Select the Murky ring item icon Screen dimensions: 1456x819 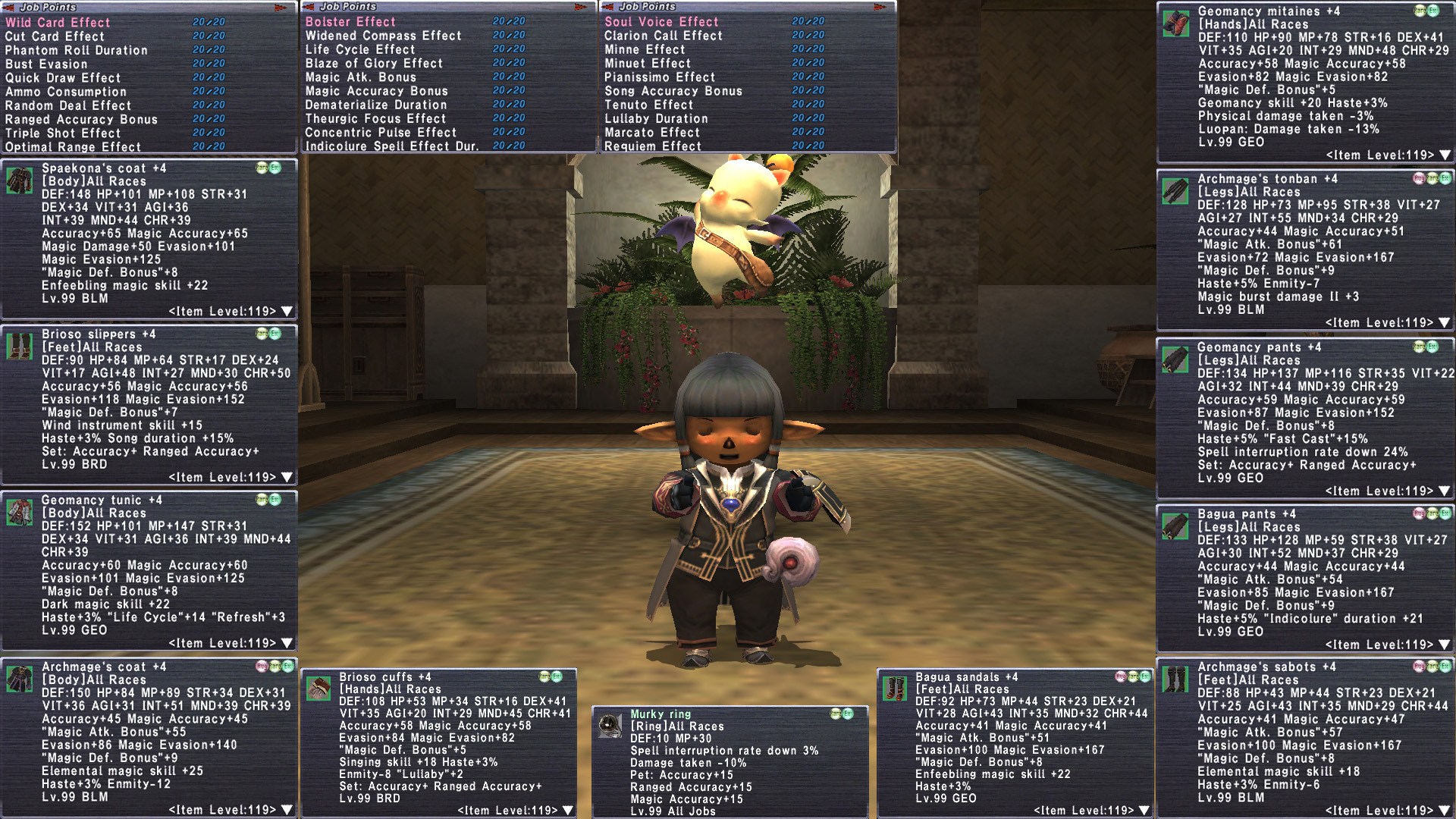(610, 726)
